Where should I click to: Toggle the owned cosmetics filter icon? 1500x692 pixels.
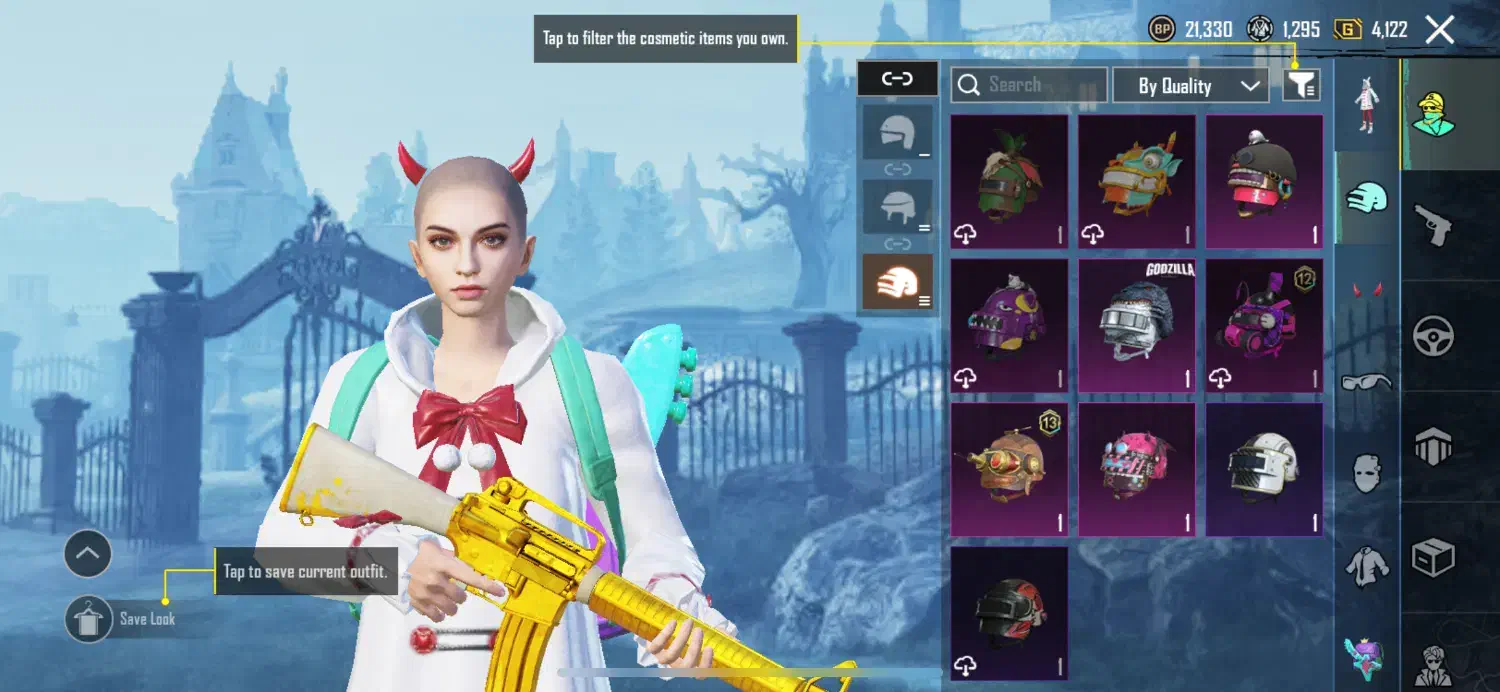(x=1301, y=85)
